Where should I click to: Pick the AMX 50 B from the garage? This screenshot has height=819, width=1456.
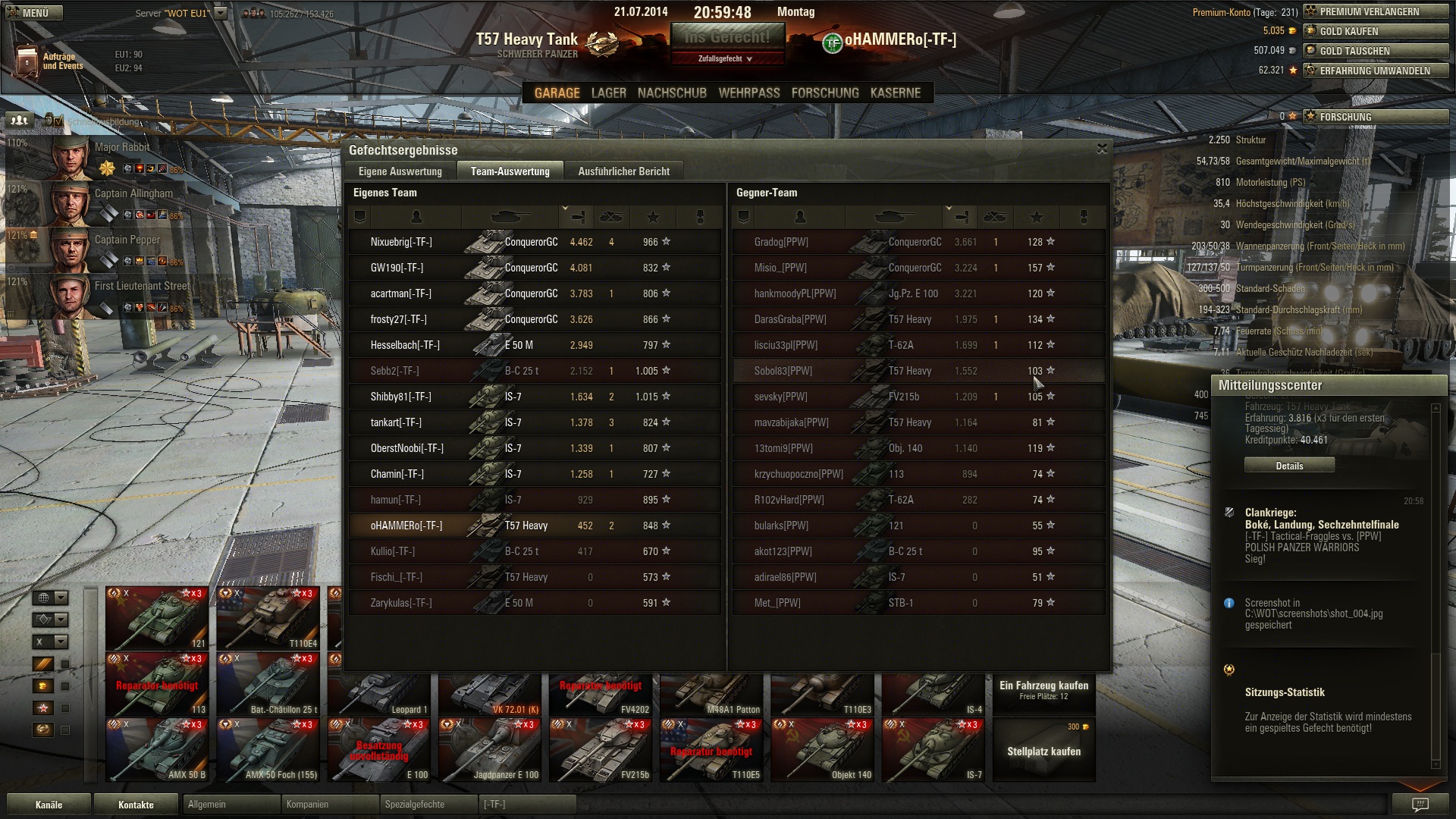click(157, 749)
